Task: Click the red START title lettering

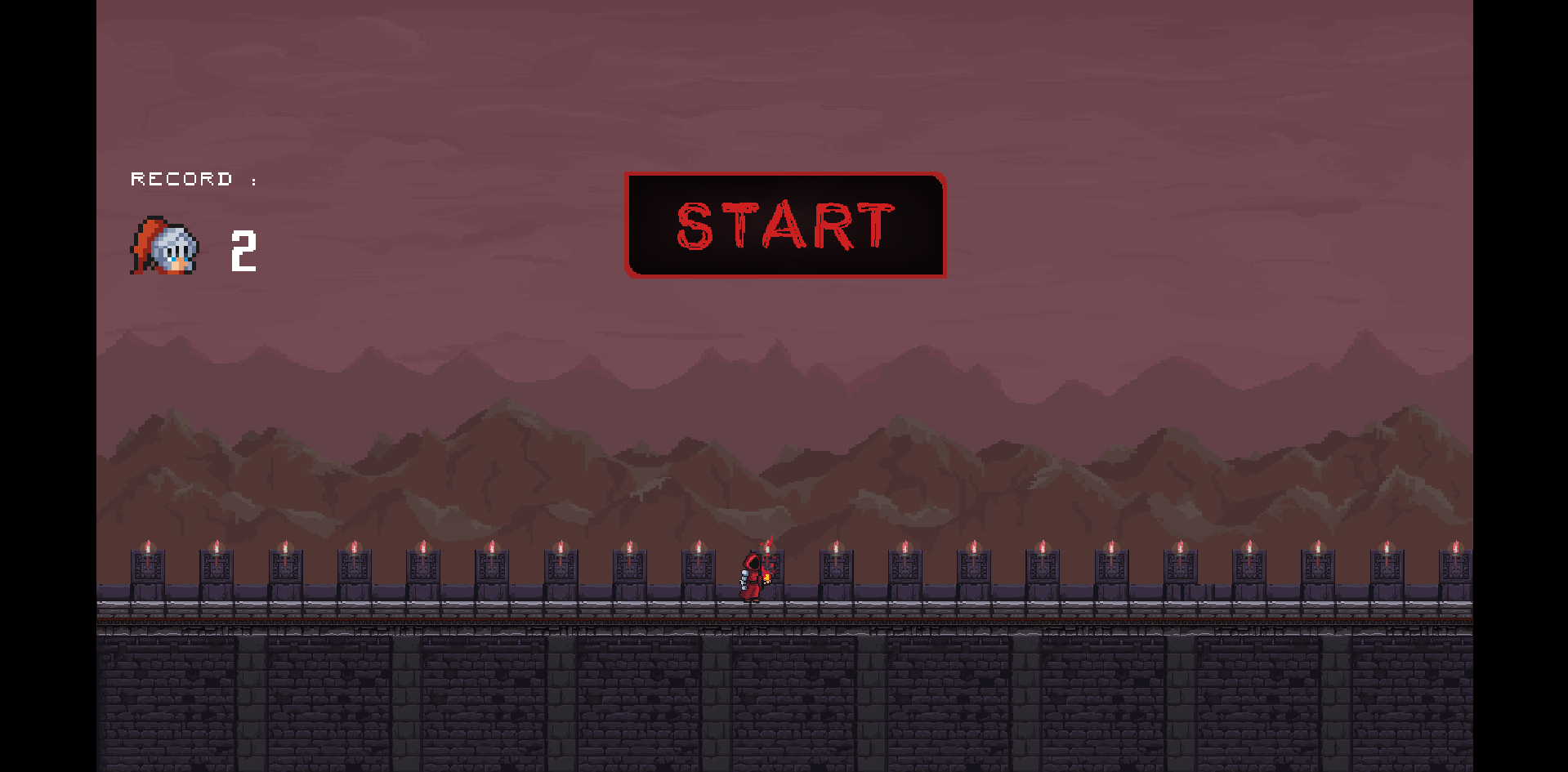Action: [783, 226]
